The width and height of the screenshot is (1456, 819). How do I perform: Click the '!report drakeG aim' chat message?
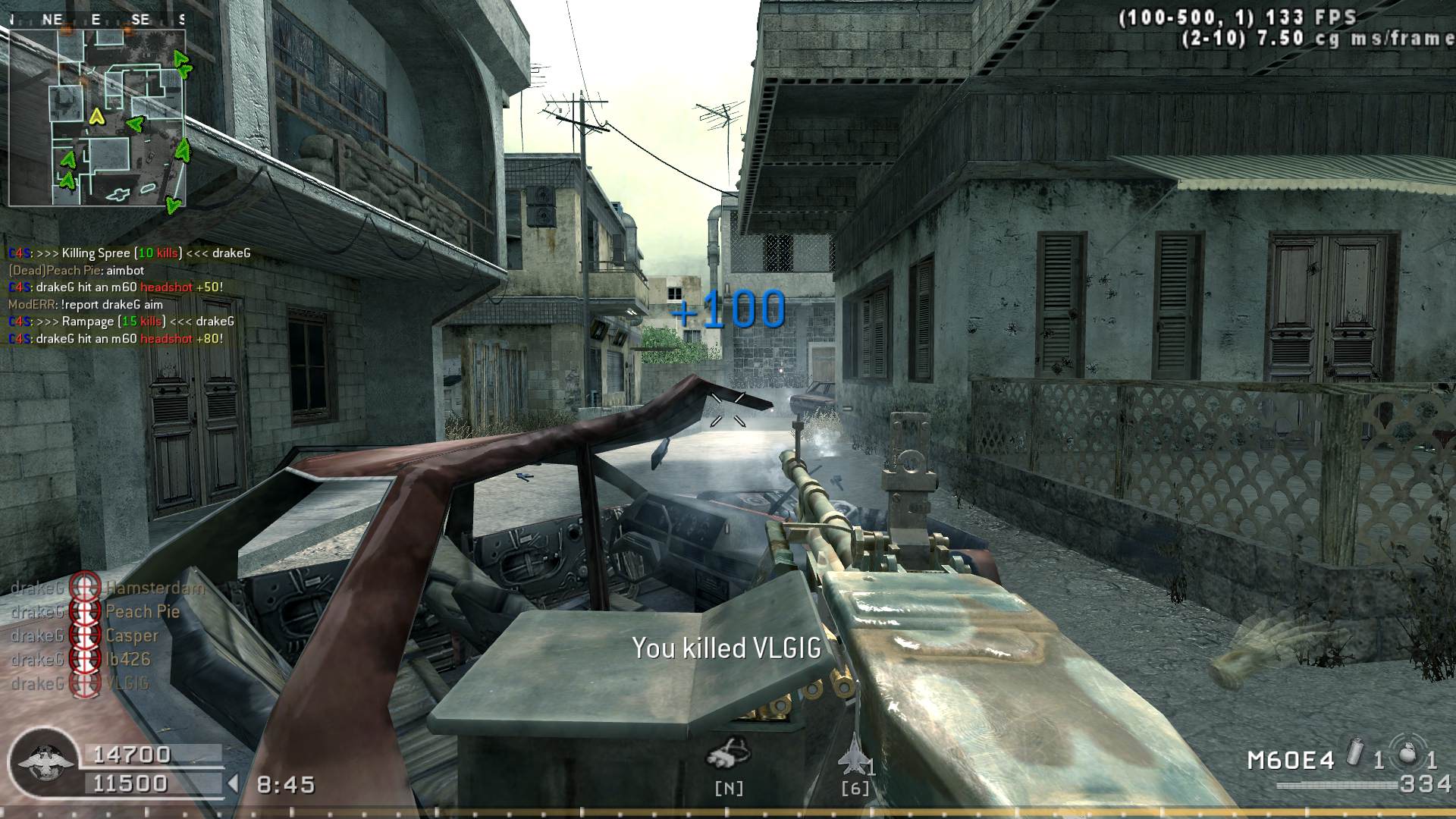(x=85, y=304)
